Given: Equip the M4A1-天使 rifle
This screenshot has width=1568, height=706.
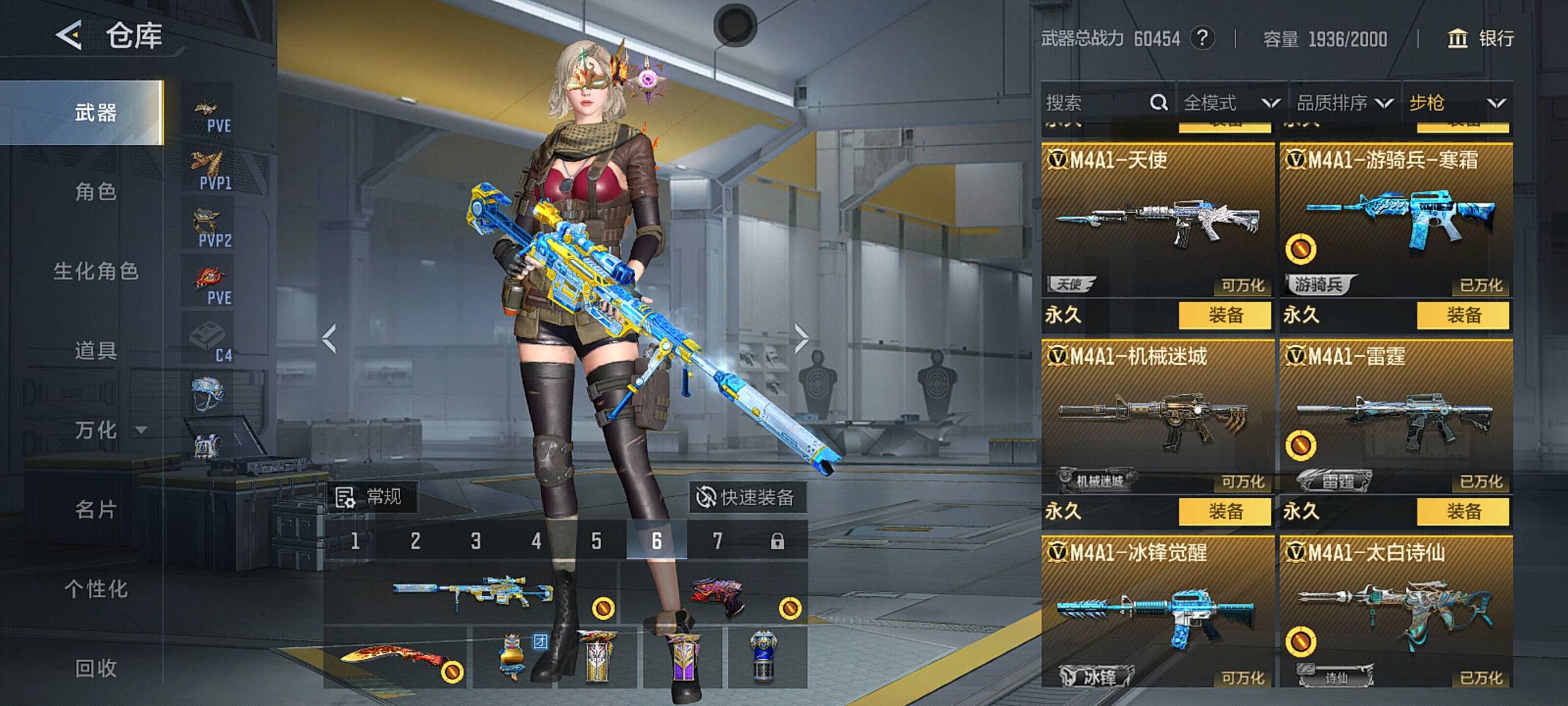Looking at the screenshot, I should 1225,316.
